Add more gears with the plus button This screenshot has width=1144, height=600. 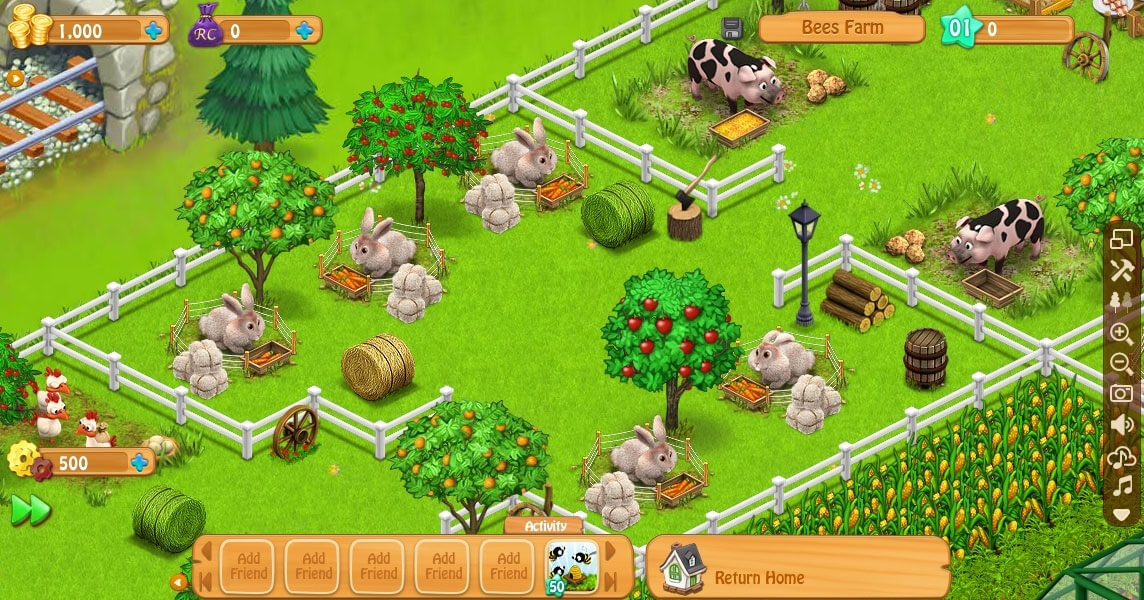tap(139, 463)
